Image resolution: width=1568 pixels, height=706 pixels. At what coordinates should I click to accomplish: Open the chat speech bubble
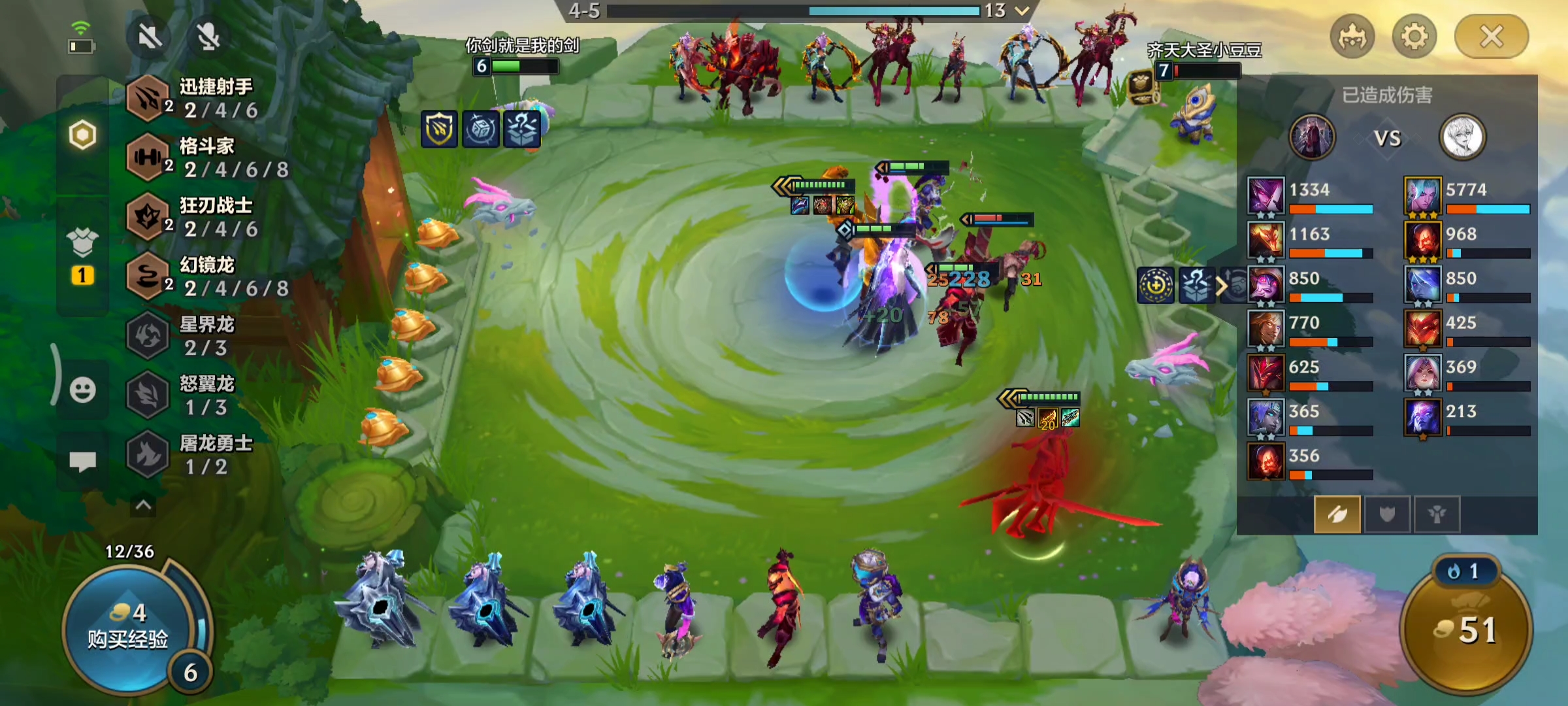[x=82, y=462]
